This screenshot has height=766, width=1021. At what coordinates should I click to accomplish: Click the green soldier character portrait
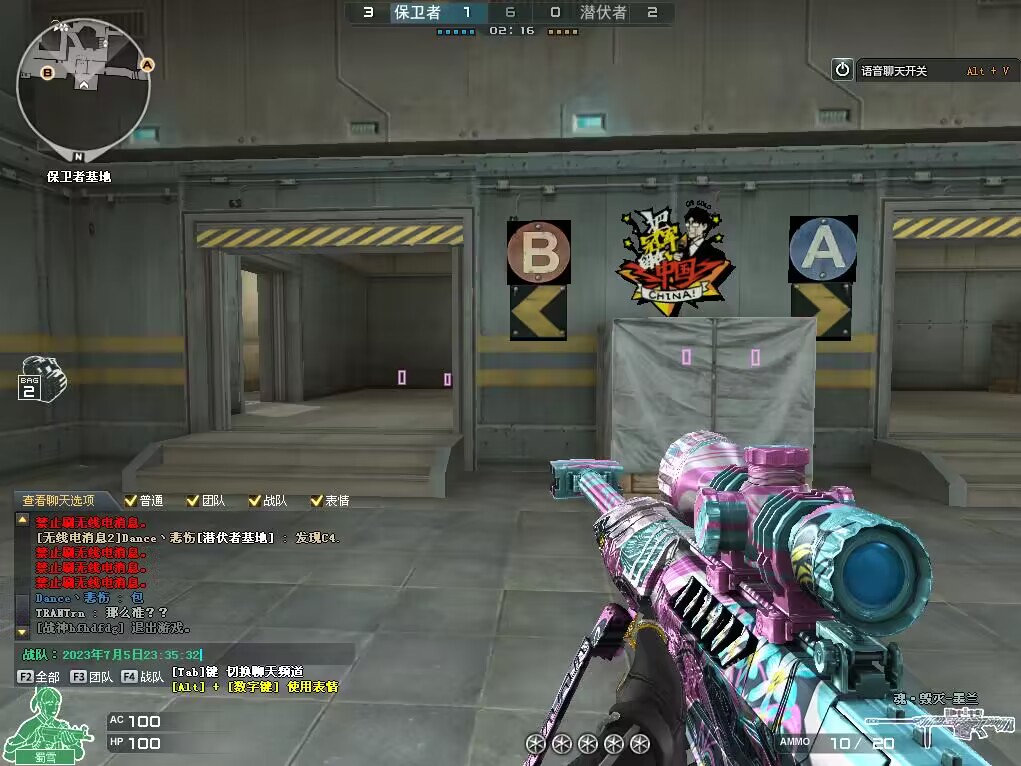coord(40,722)
